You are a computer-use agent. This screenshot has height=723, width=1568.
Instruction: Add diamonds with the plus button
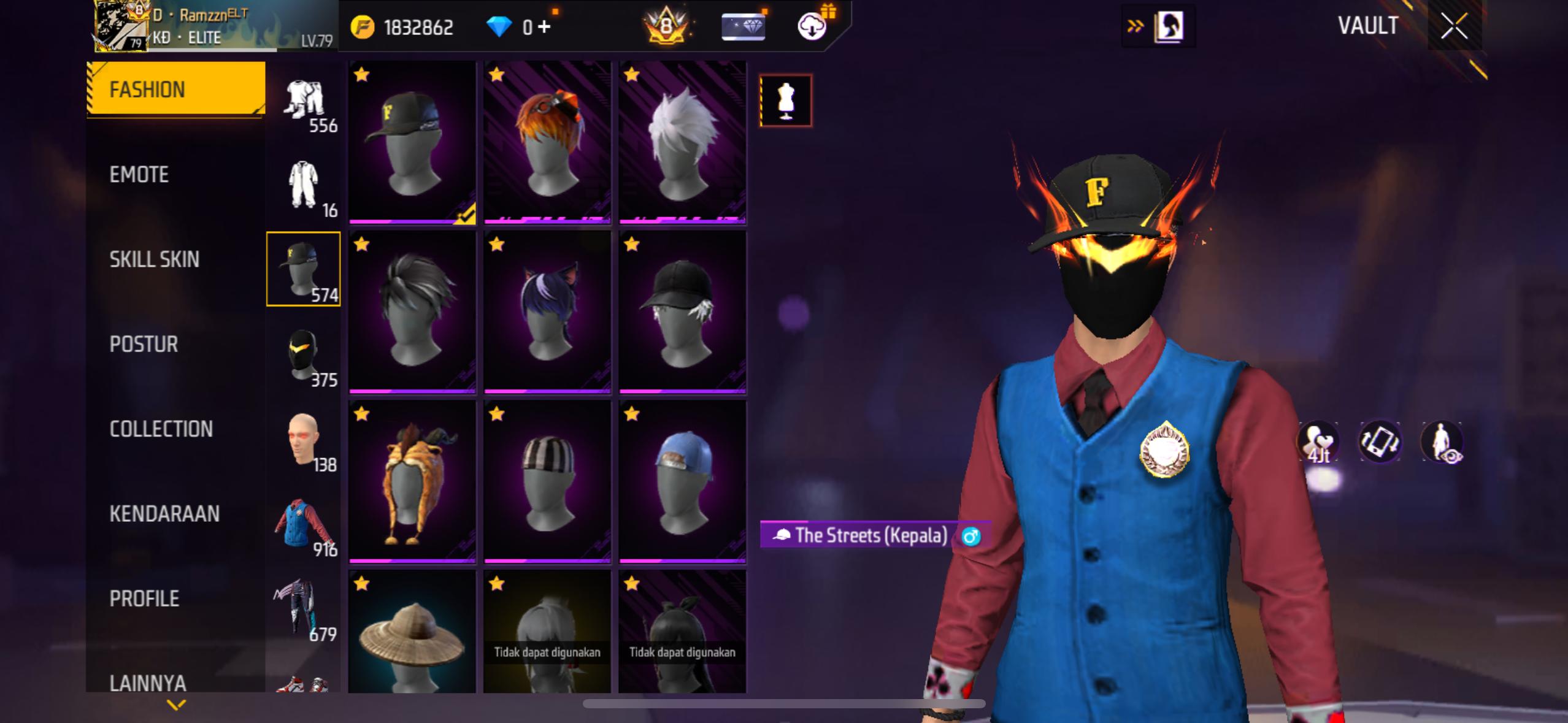pos(544,27)
